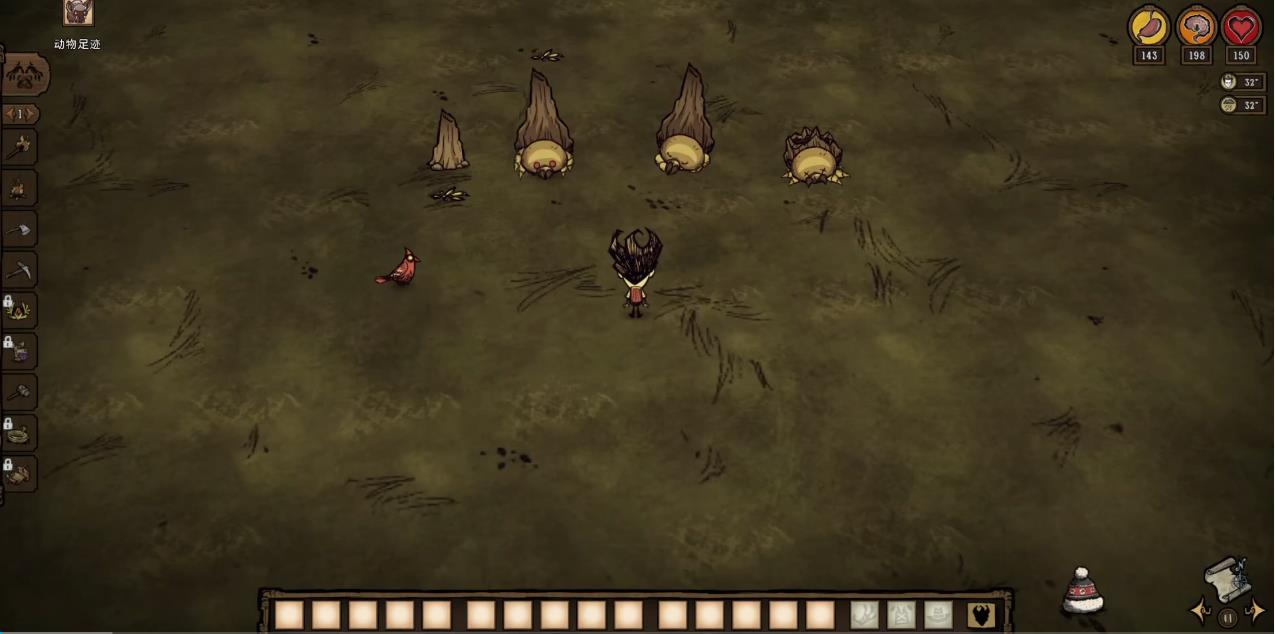
Task: Select the head equipment slot
Action: click(938, 615)
